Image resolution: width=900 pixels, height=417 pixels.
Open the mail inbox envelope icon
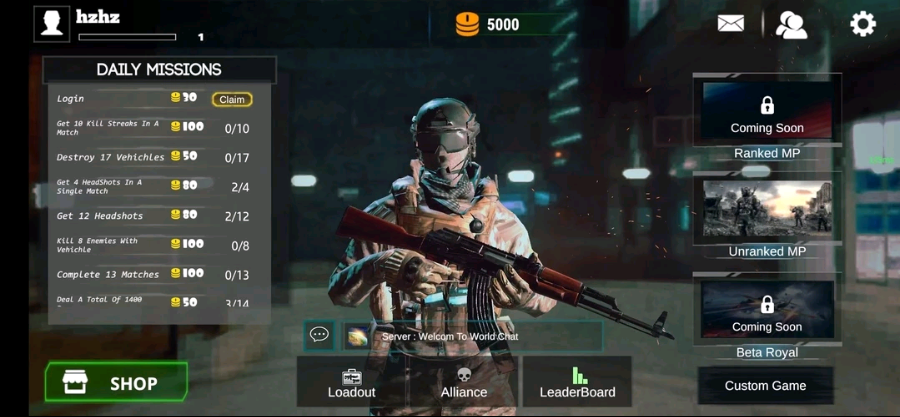click(731, 23)
